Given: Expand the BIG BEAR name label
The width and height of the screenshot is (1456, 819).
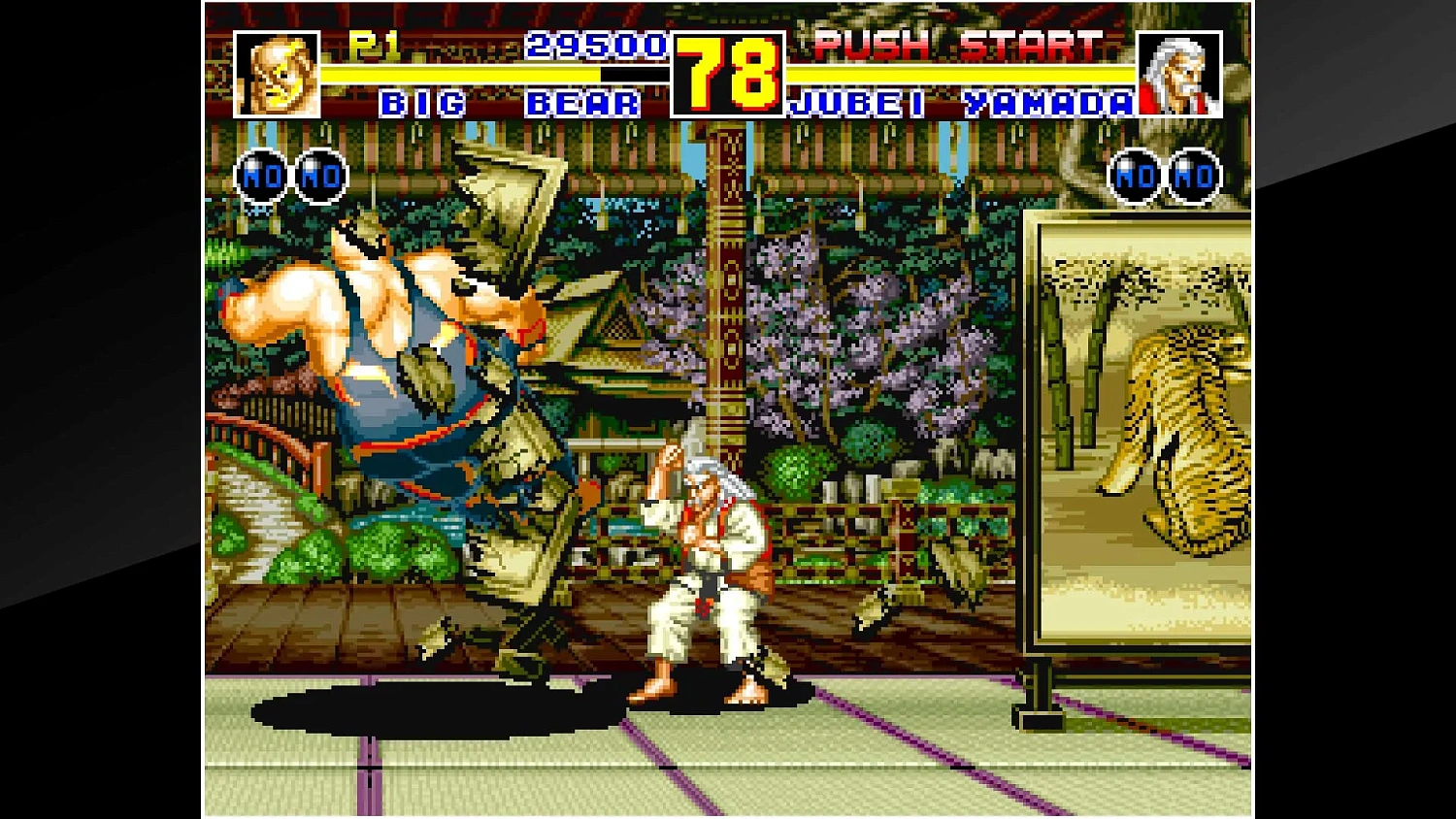Looking at the screenshot, I should click(510, 103).
